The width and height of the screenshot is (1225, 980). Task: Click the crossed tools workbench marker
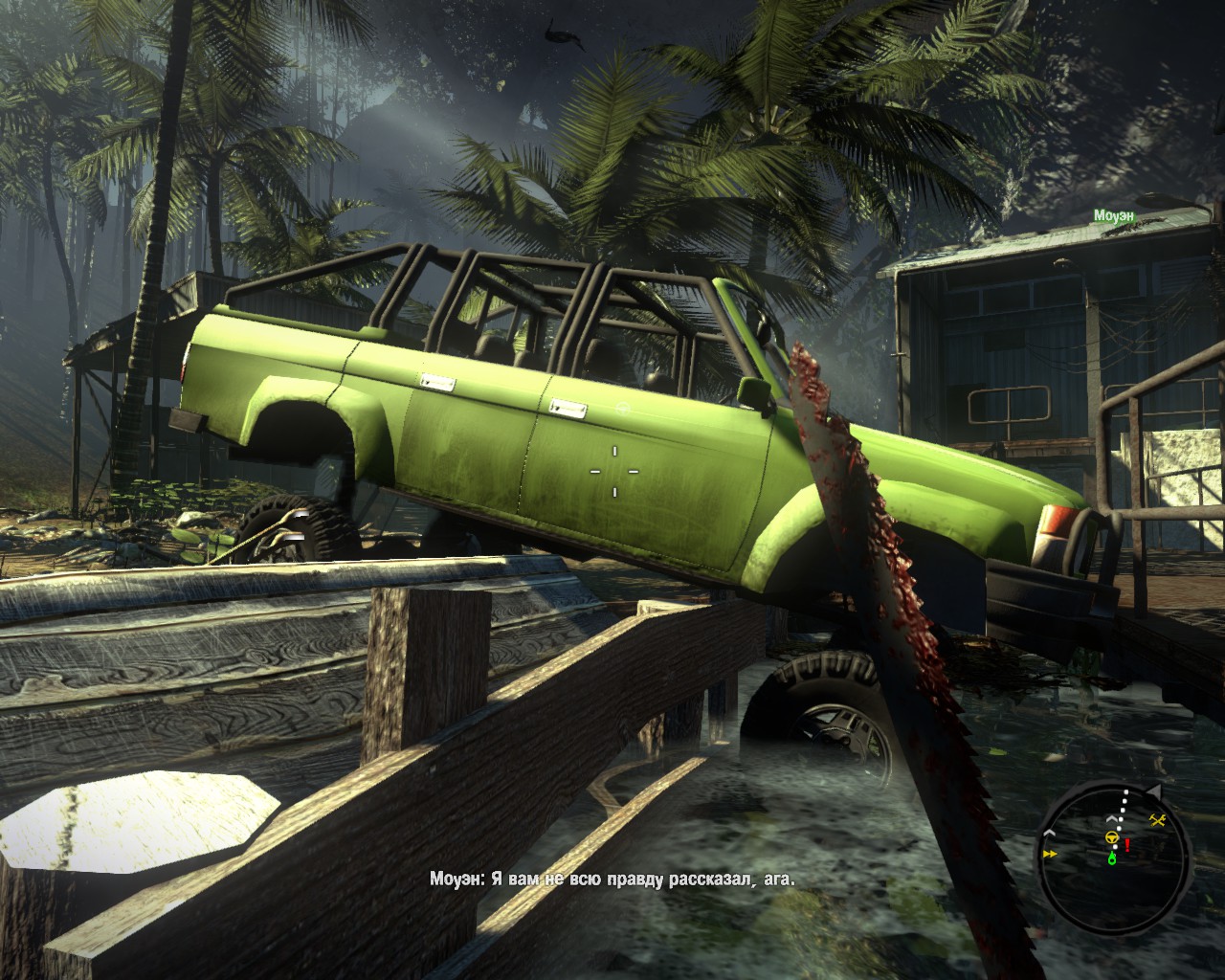1156,819
